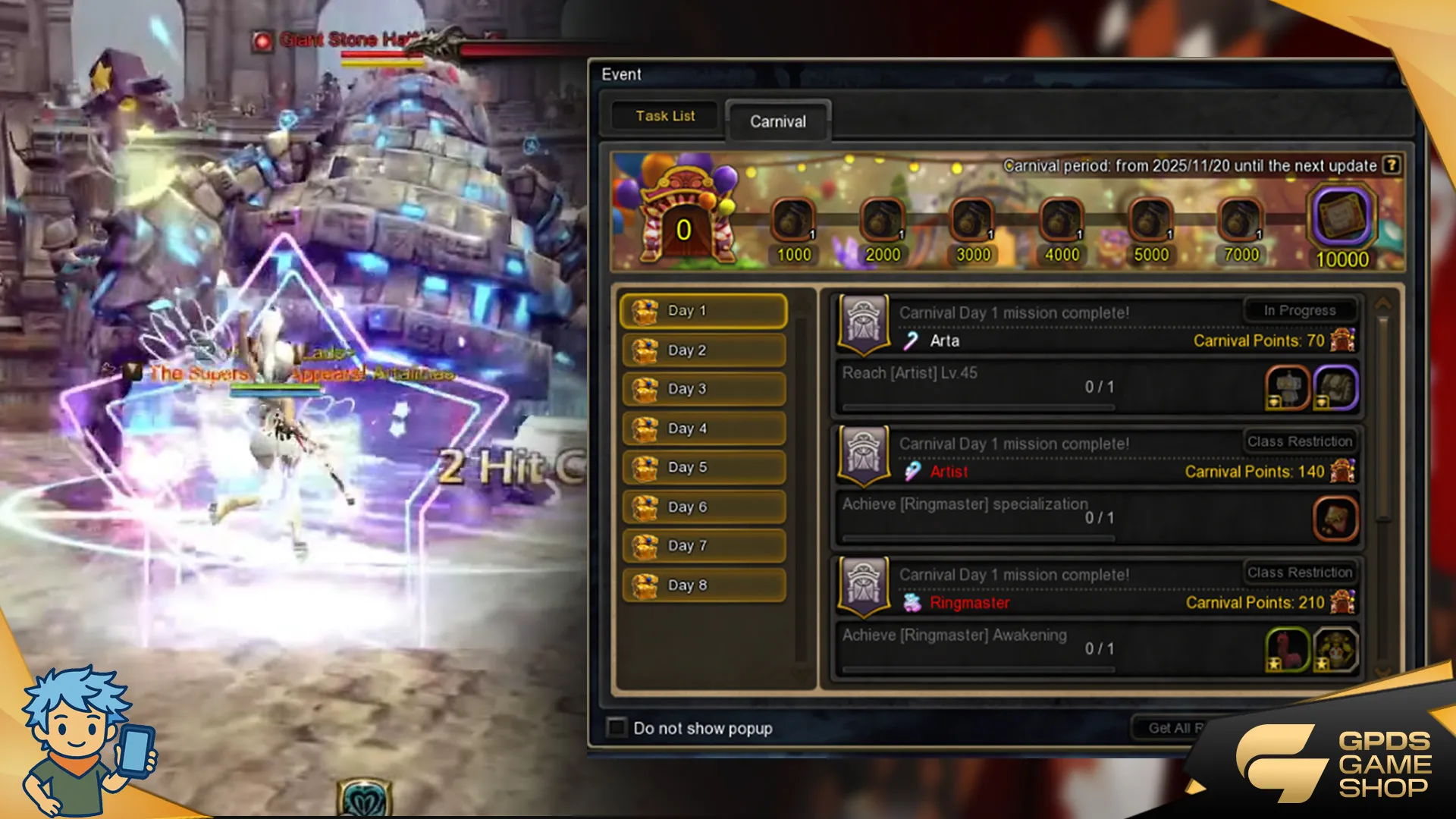Show Day 4 carnival missions

(x=703, y=428)
